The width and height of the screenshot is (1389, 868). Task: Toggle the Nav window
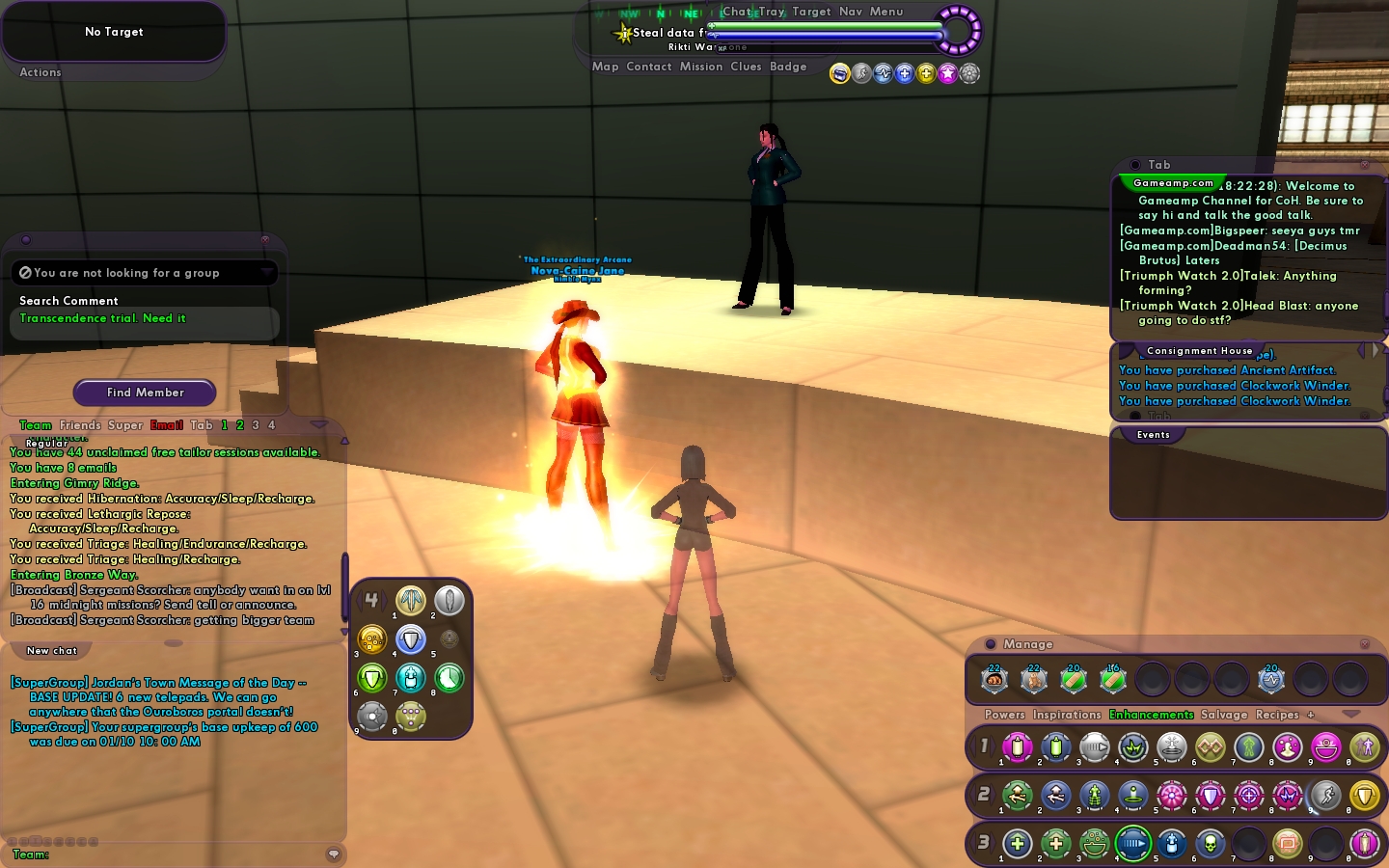[x=851, y=12]
